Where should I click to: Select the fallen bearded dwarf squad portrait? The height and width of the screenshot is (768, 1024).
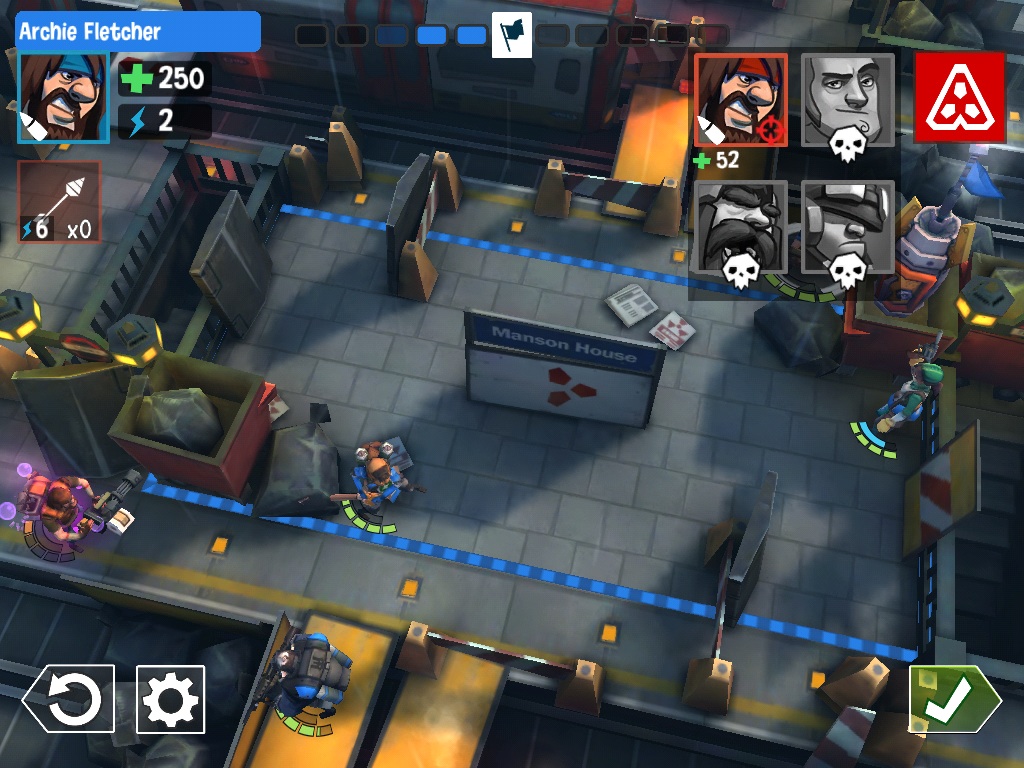coord(741,227)
